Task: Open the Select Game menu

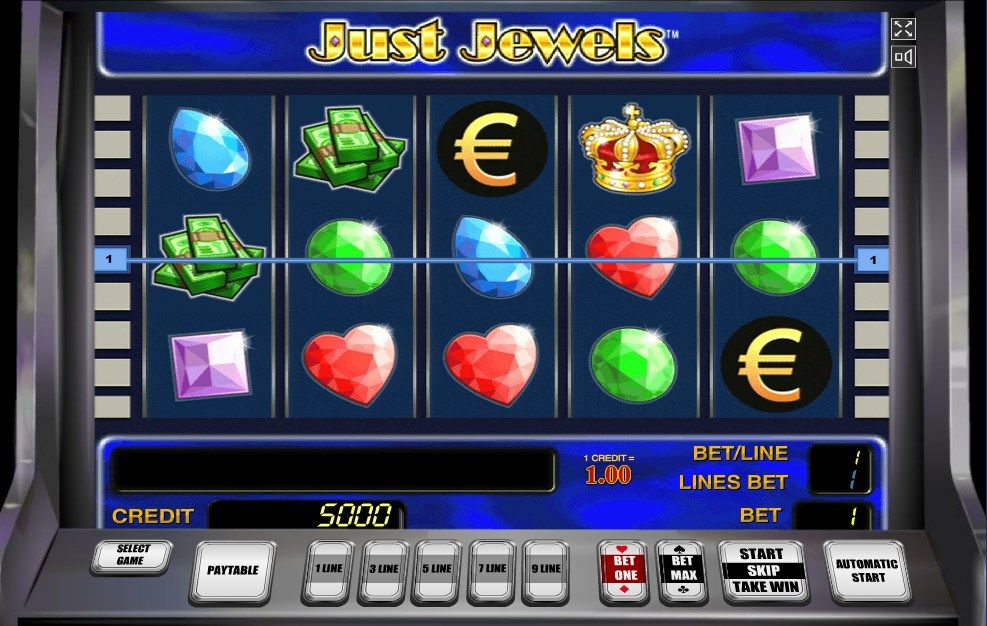Action: click(131, 556)
